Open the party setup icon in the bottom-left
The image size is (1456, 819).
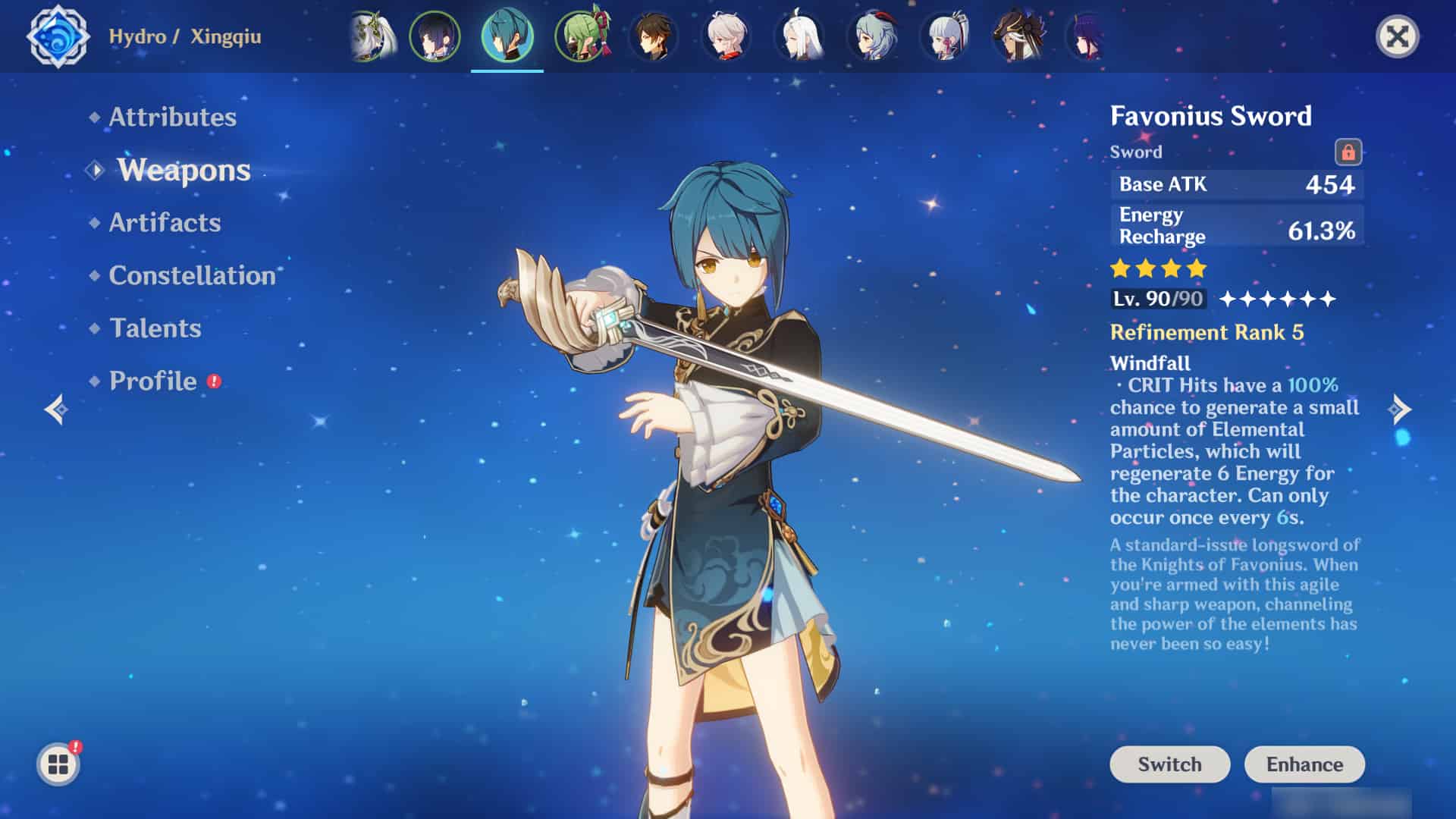59,763
